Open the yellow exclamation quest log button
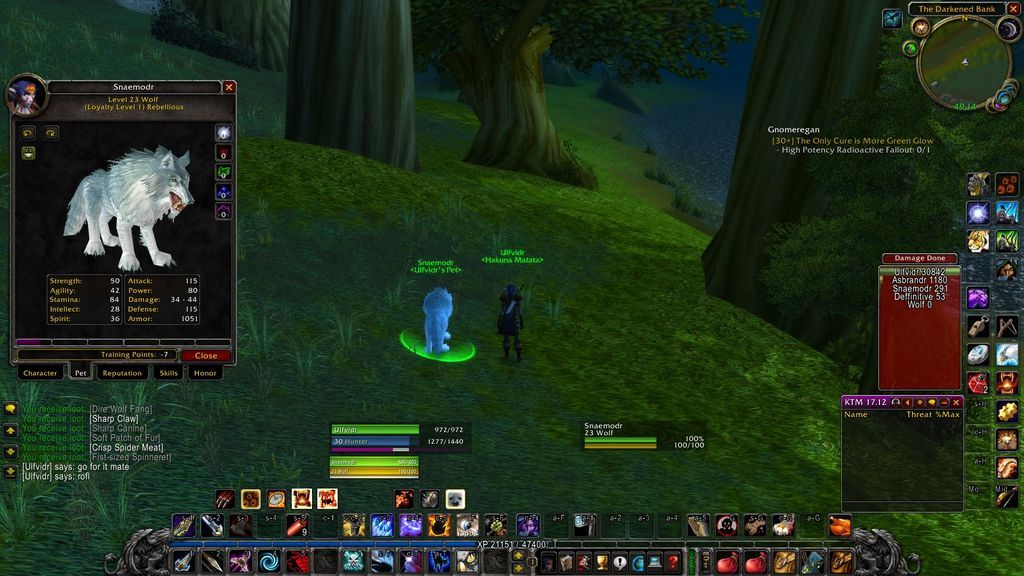The image size is (1024, 576). tap(619, 562)
